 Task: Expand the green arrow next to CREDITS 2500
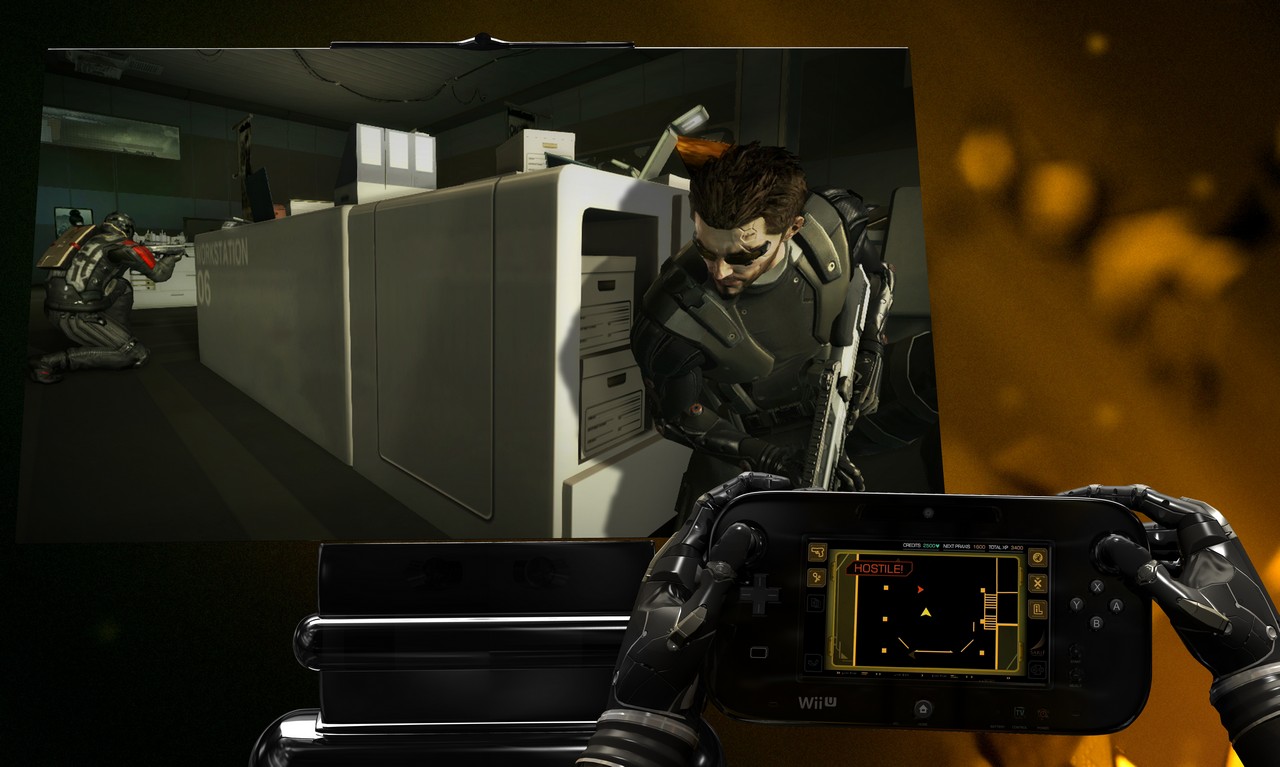coord(937,546)
